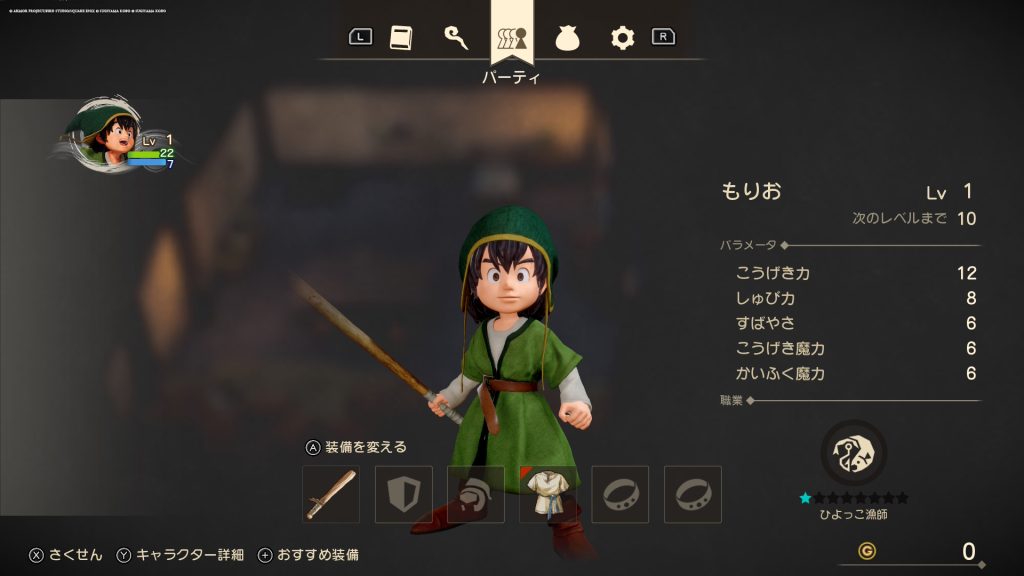Select the party tab

(512, 38)
